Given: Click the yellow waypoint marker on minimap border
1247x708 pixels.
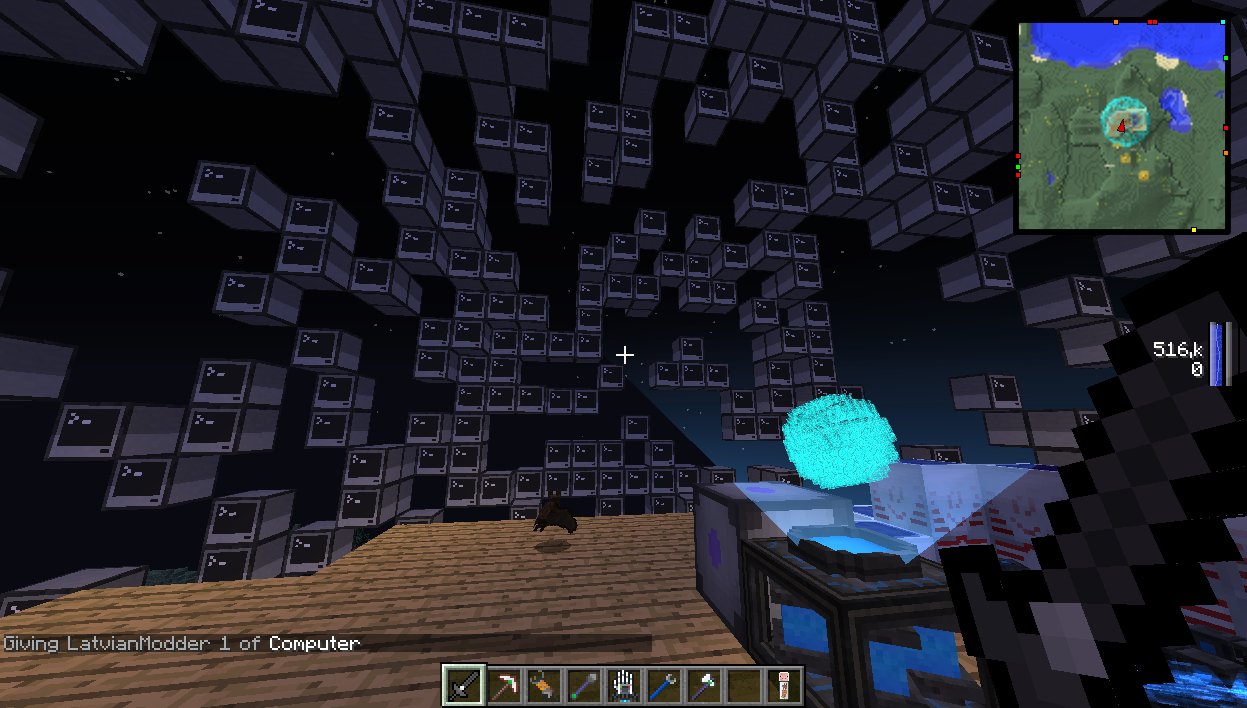Looking at the screenshot, I should (x=1193, y=231).
